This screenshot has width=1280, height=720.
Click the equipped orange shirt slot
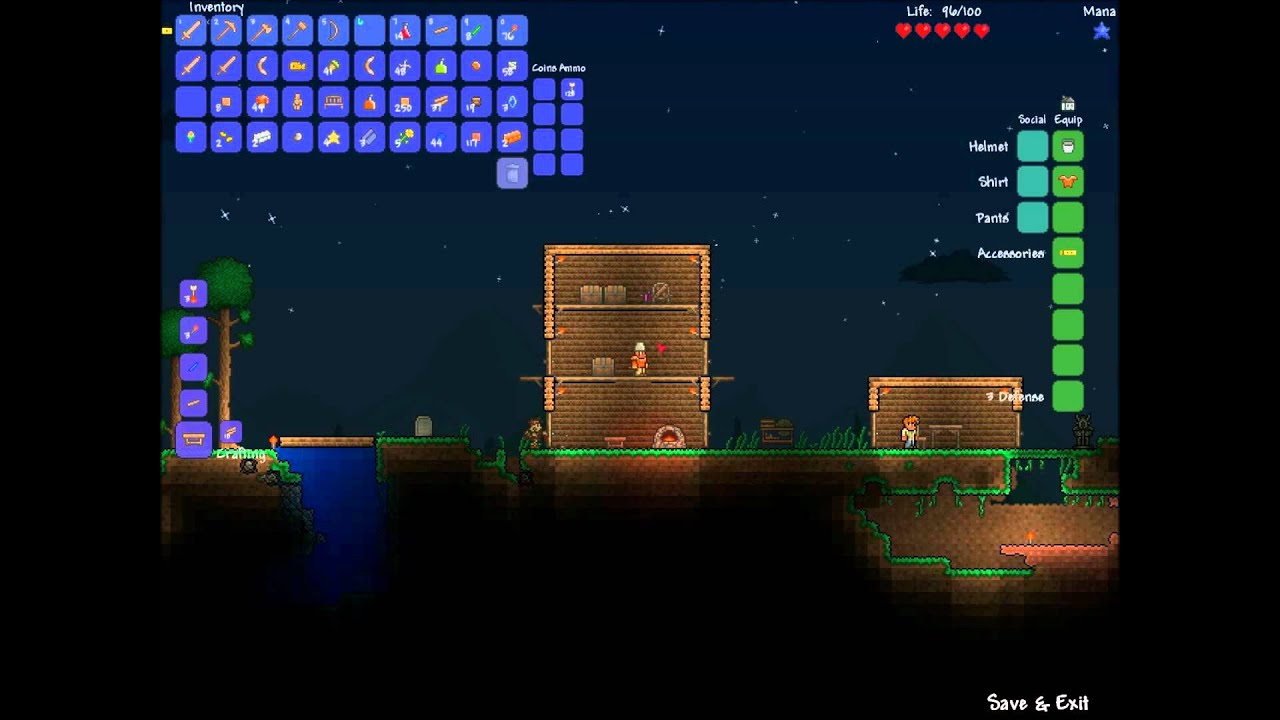coord(1068,182)
